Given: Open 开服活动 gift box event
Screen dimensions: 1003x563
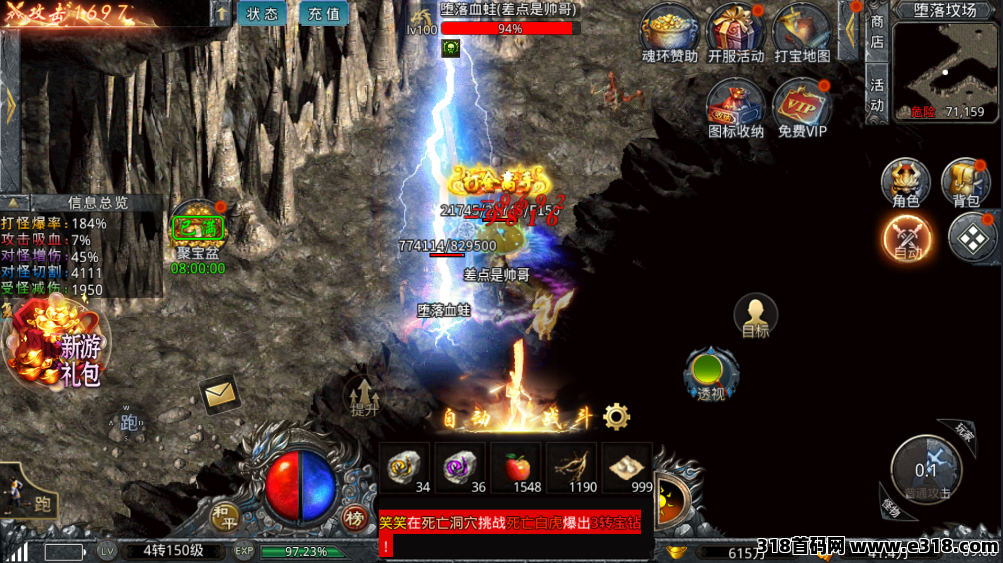Looking at the screenshot, I should 735,33.
